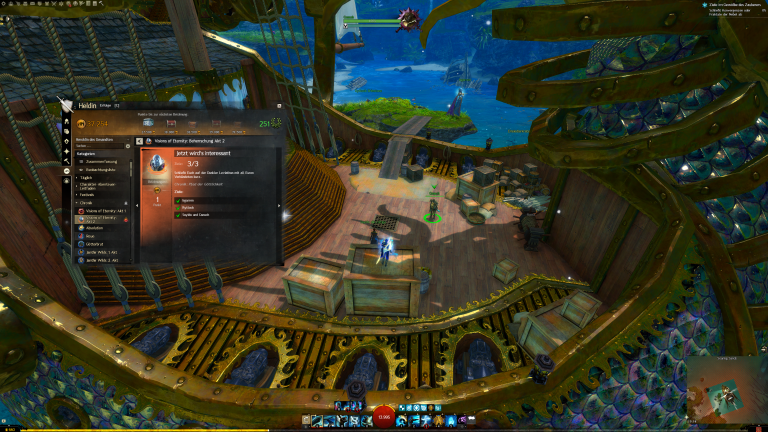Open Visions of Eternity: Akt 1 chronicle
Image resolution: width=768 pixels, height=432 pixels.
[104, 212]
